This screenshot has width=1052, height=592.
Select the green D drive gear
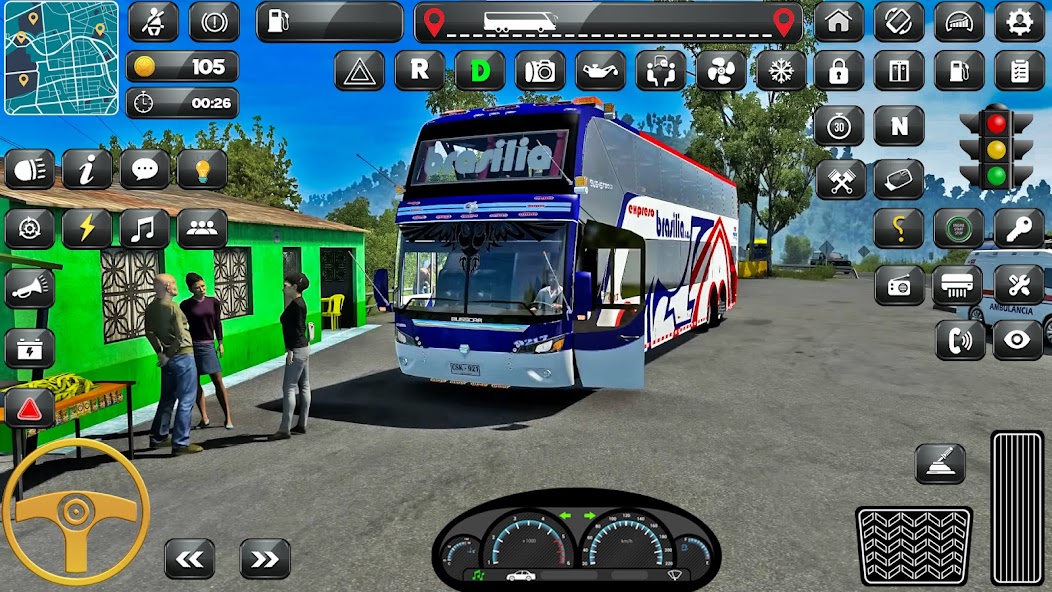[x=480, y=70]
